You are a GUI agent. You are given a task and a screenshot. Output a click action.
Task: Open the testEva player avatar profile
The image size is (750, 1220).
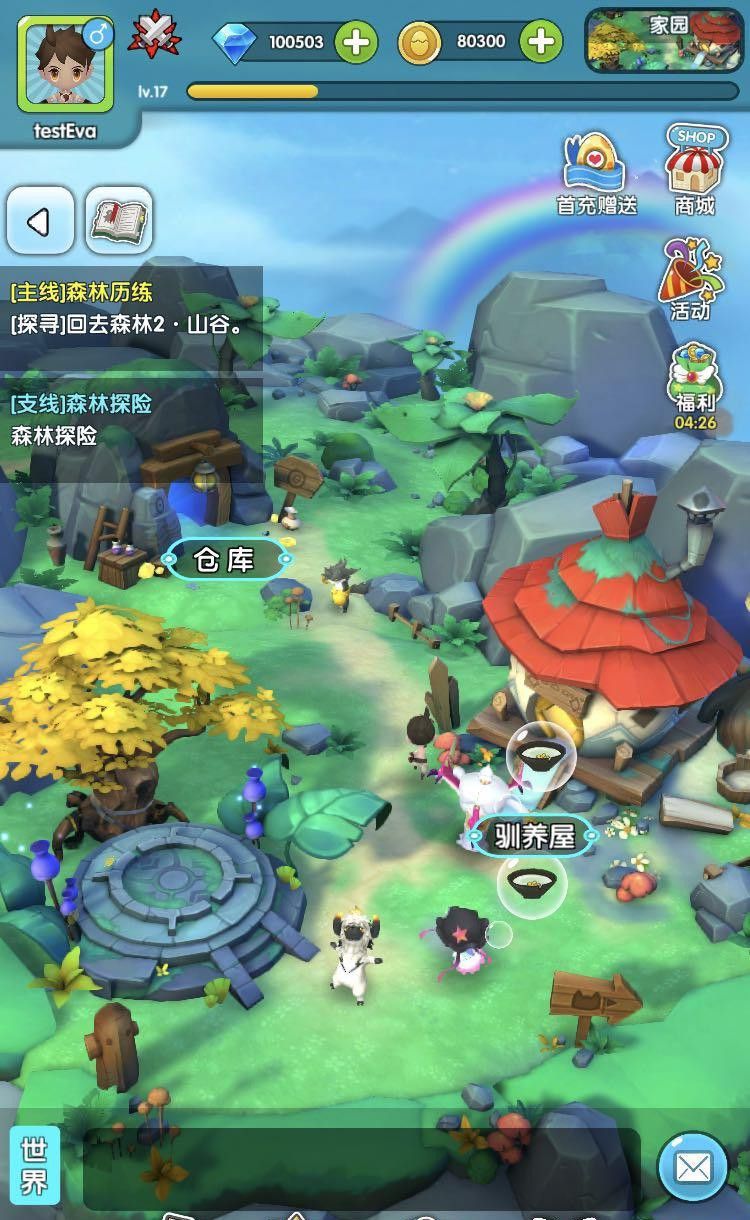click(65, 65)
